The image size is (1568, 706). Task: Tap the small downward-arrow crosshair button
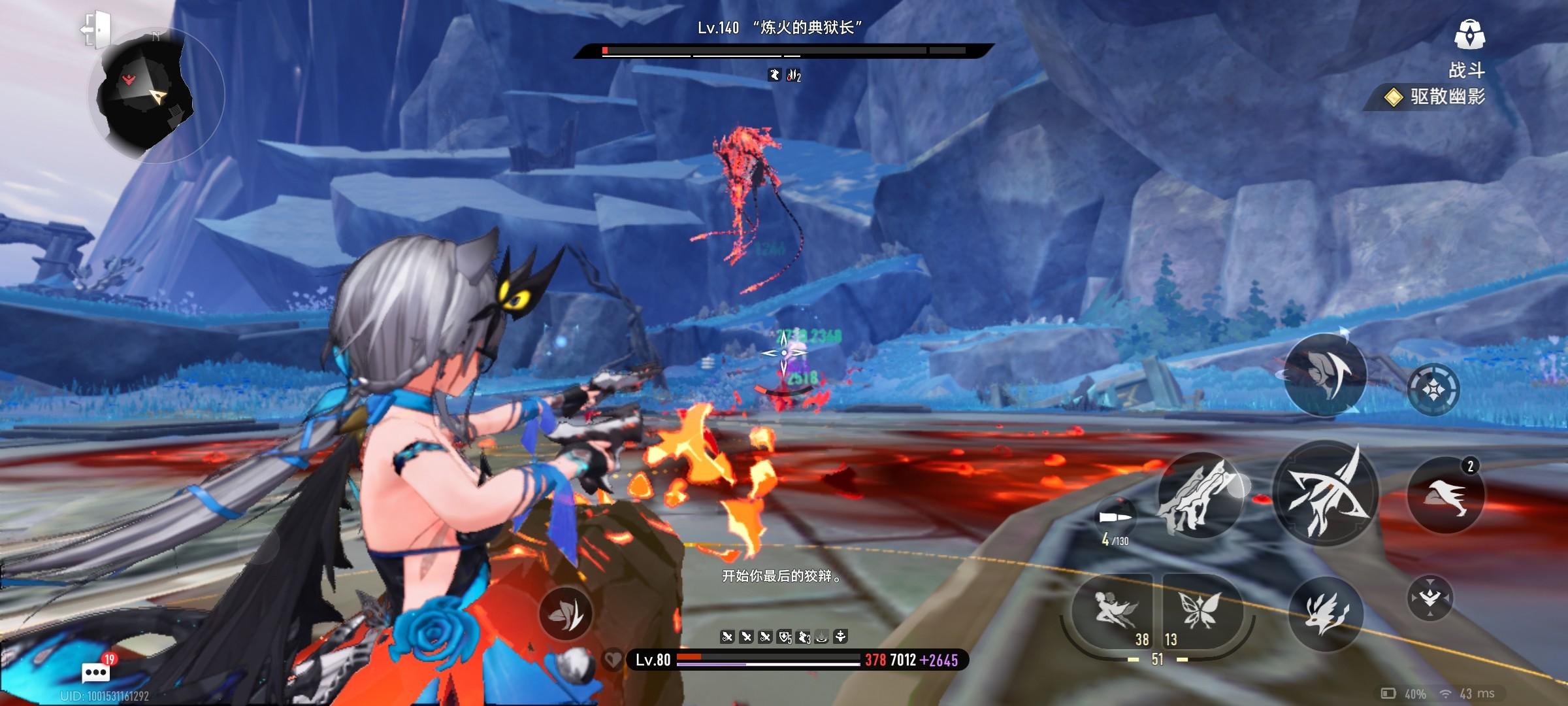1429,597
